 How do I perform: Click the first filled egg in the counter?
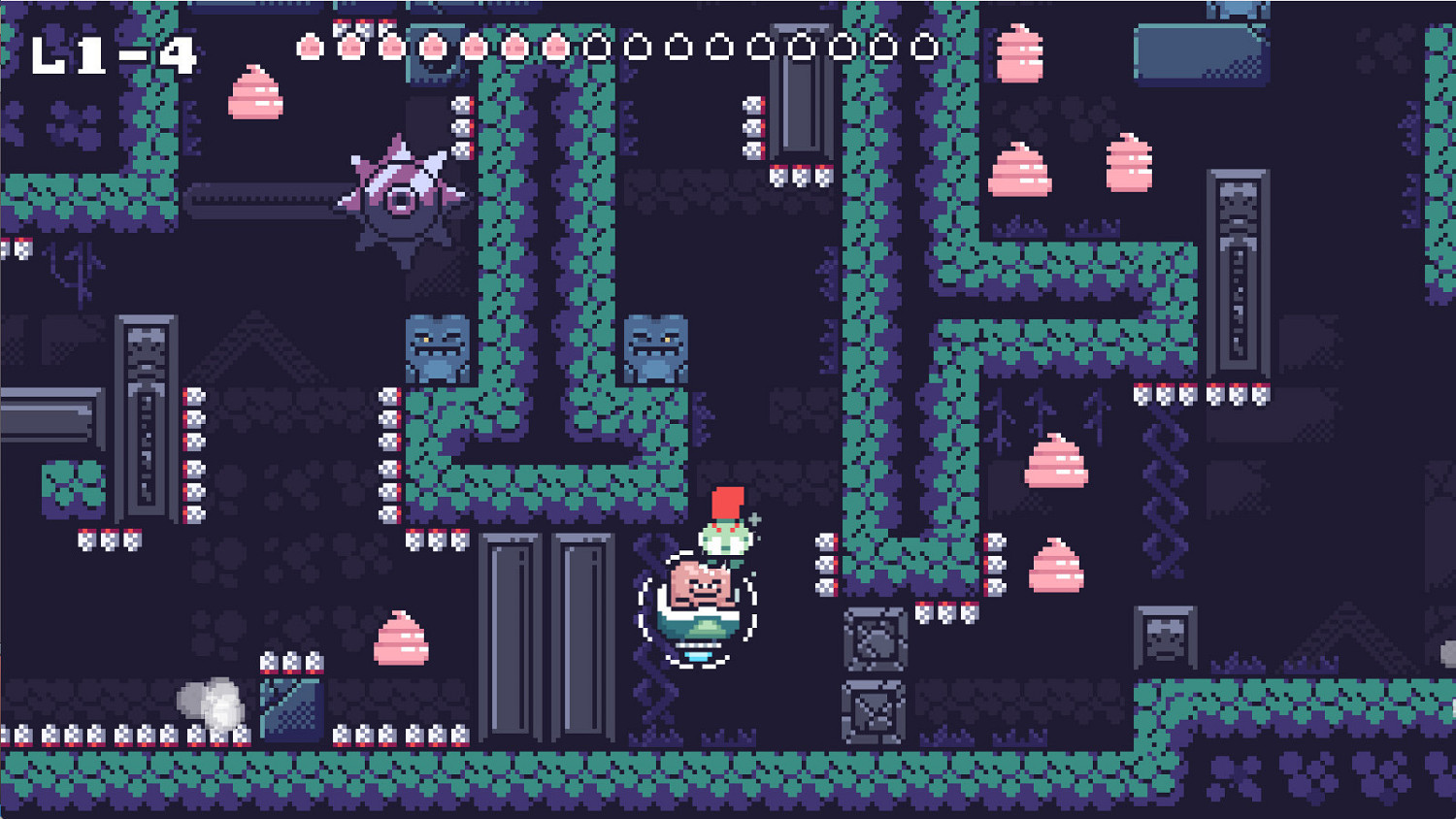[x=311, y=47]
